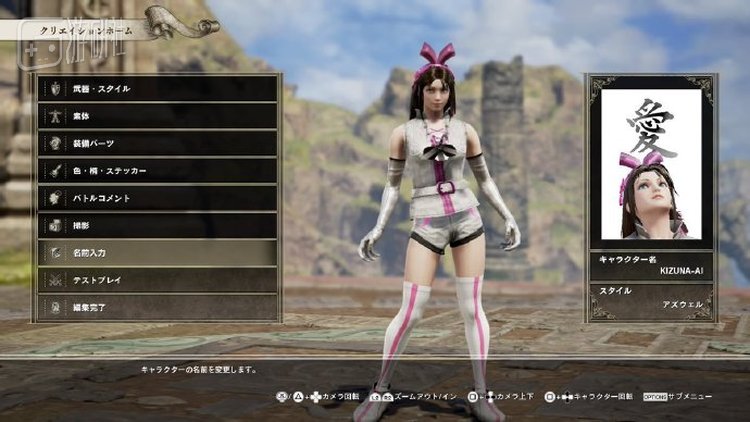This screenshot has height=422, width=750.
Task: Choose 色・柄・ステッカー (Colors/Patterns/Stickers)
Action: tap(157, 171)
